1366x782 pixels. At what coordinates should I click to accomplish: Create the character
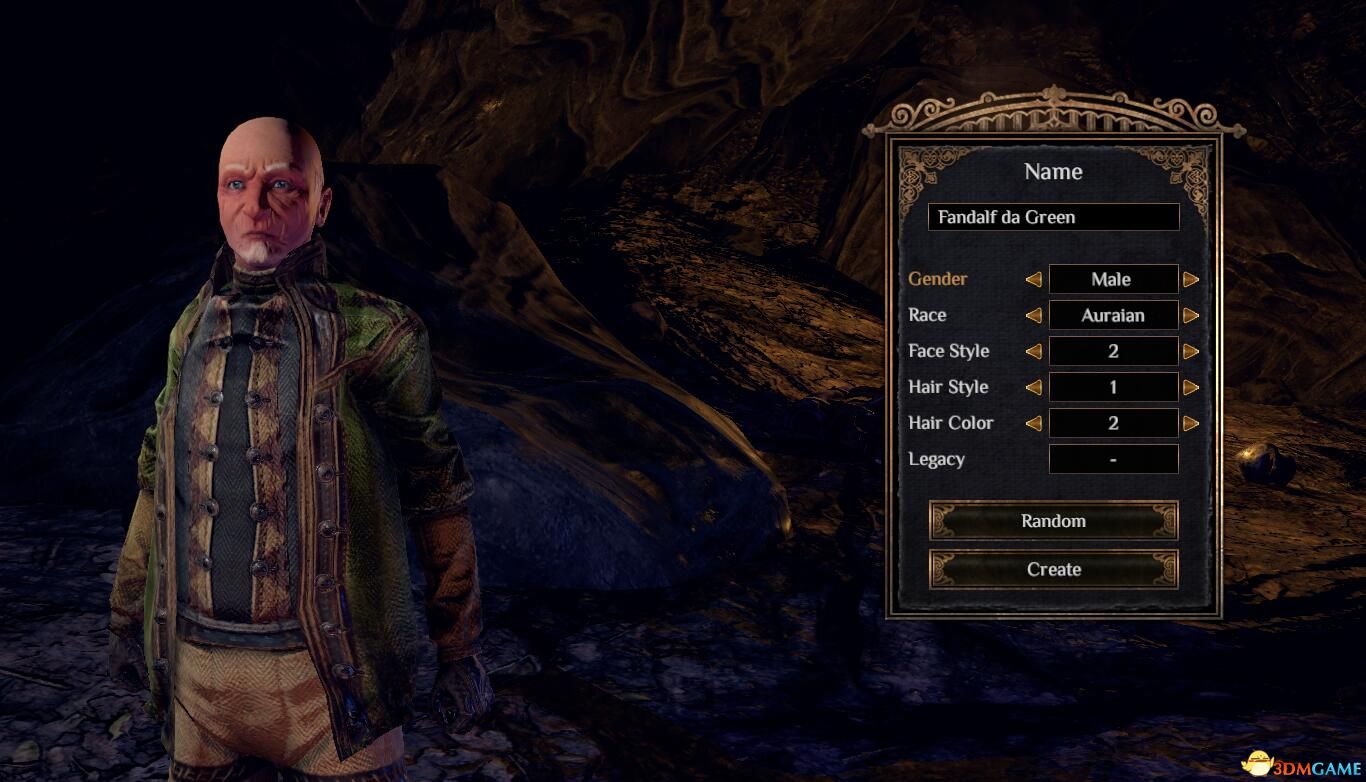[1053, 569]
